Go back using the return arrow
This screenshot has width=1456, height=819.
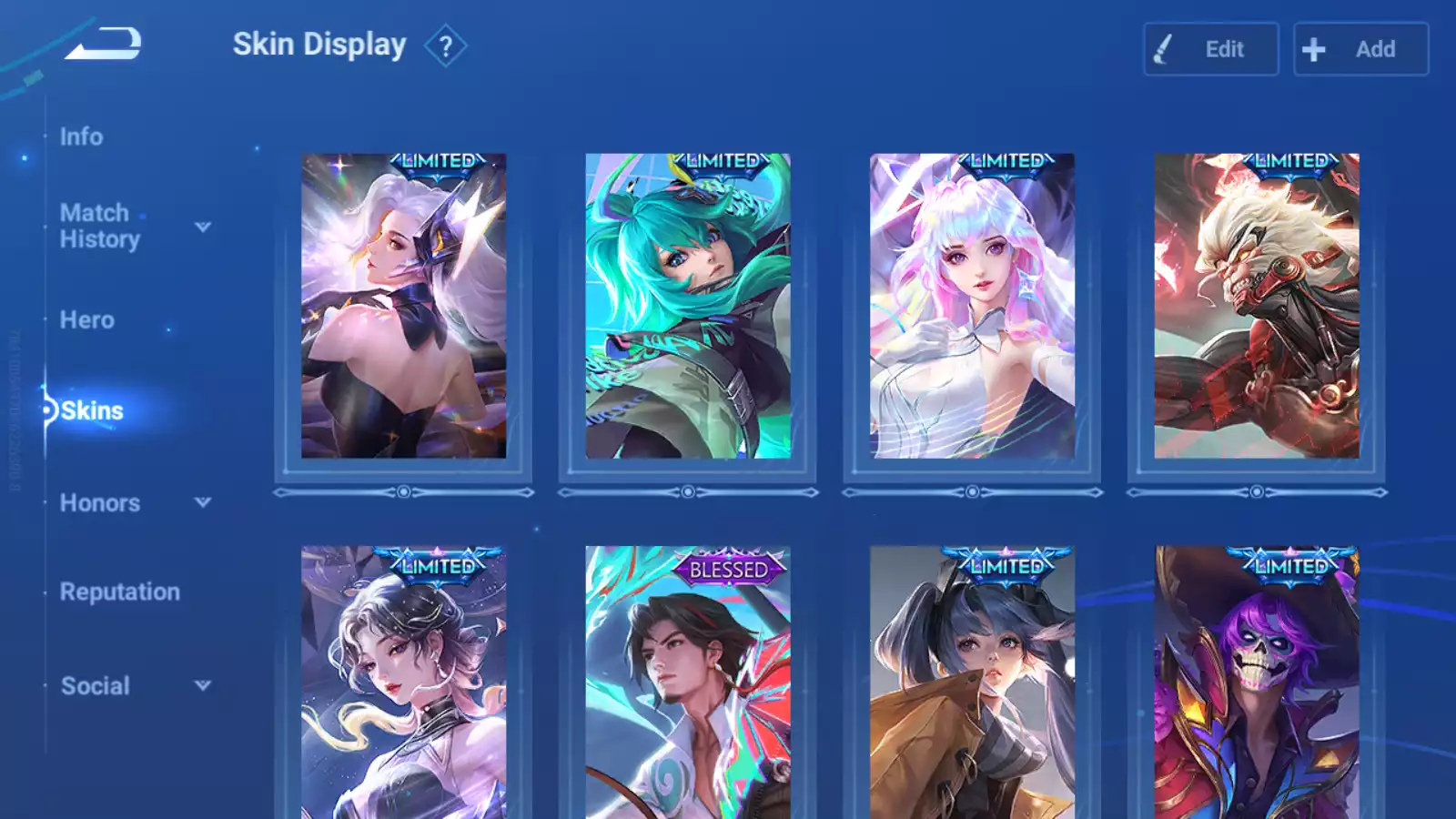pyautogui.click(x=104, y=44)
